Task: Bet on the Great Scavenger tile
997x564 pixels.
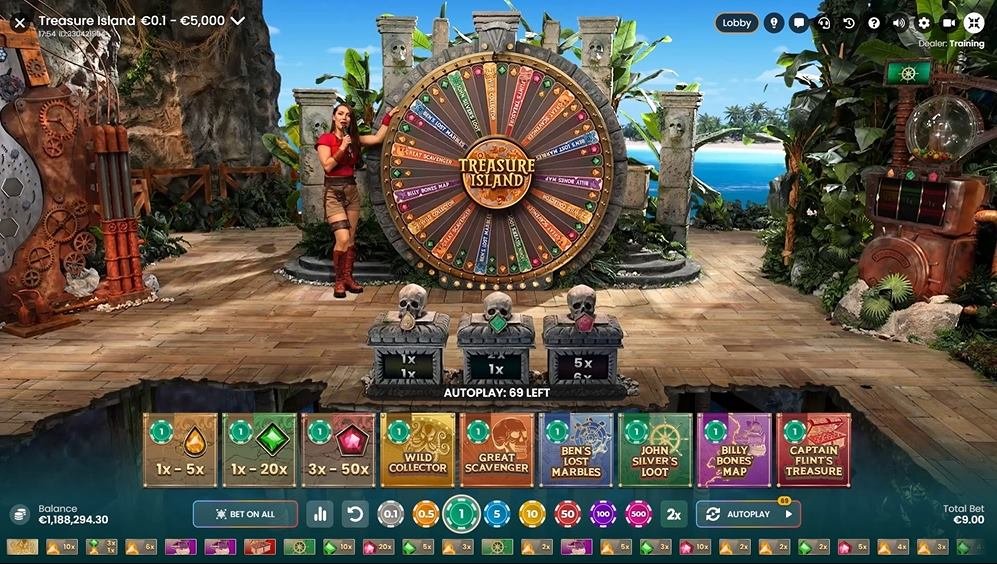Action: click(x=497, y=450)
